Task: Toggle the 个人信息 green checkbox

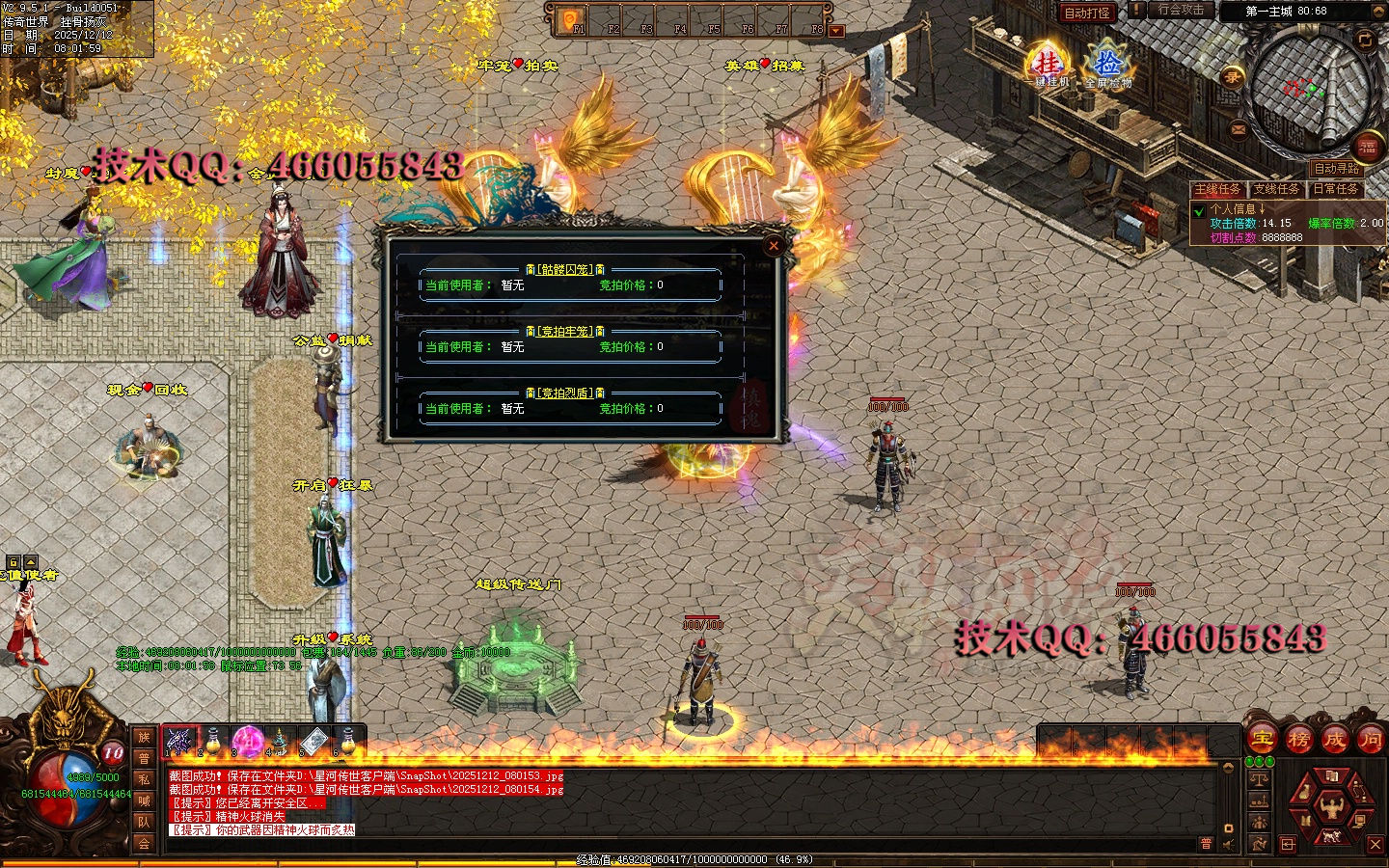Action: pyautogui.click(x=1199, y=210)
